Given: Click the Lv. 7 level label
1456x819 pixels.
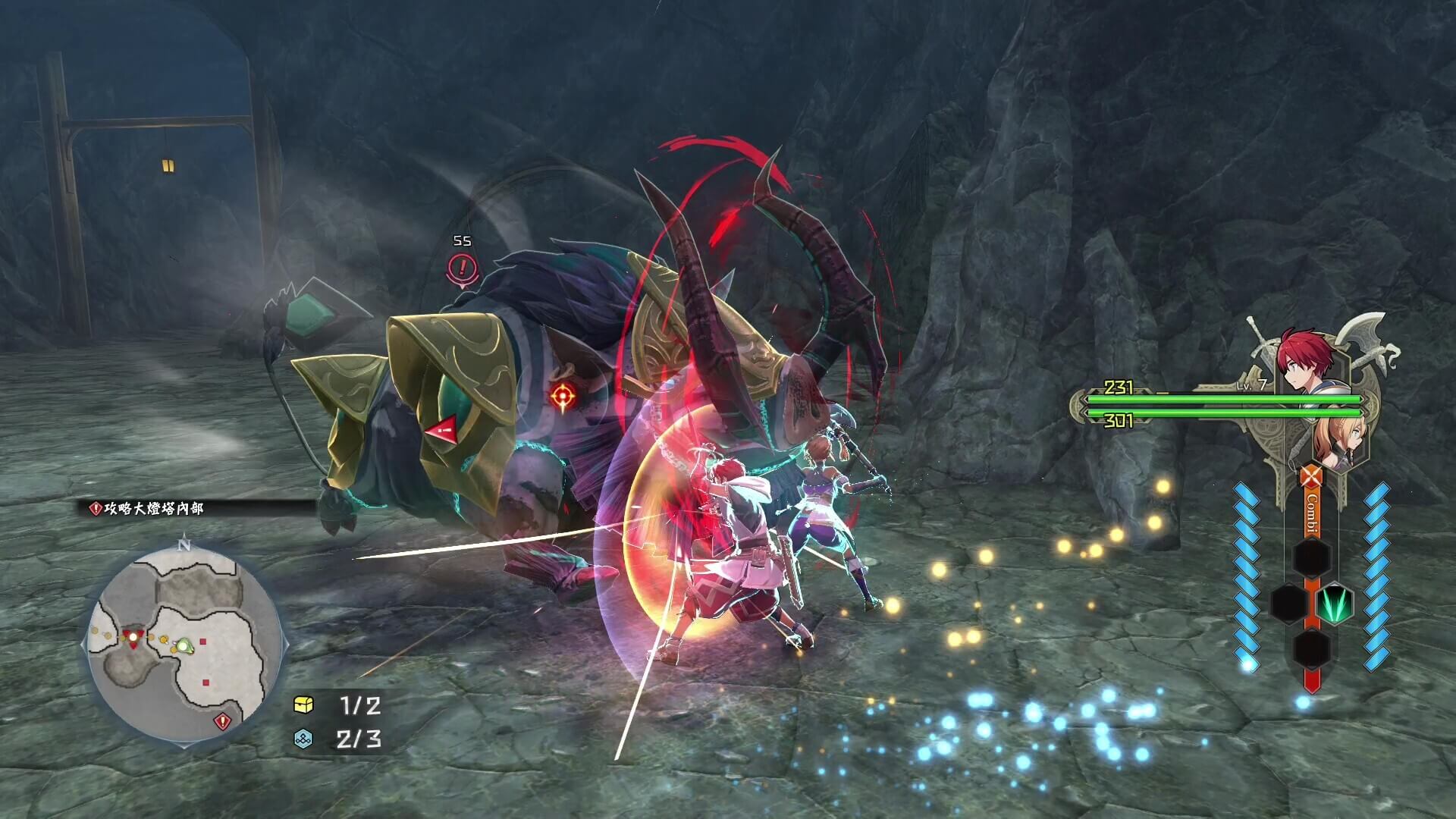Looking at the screenshot, I should (x=1251, y=385).
